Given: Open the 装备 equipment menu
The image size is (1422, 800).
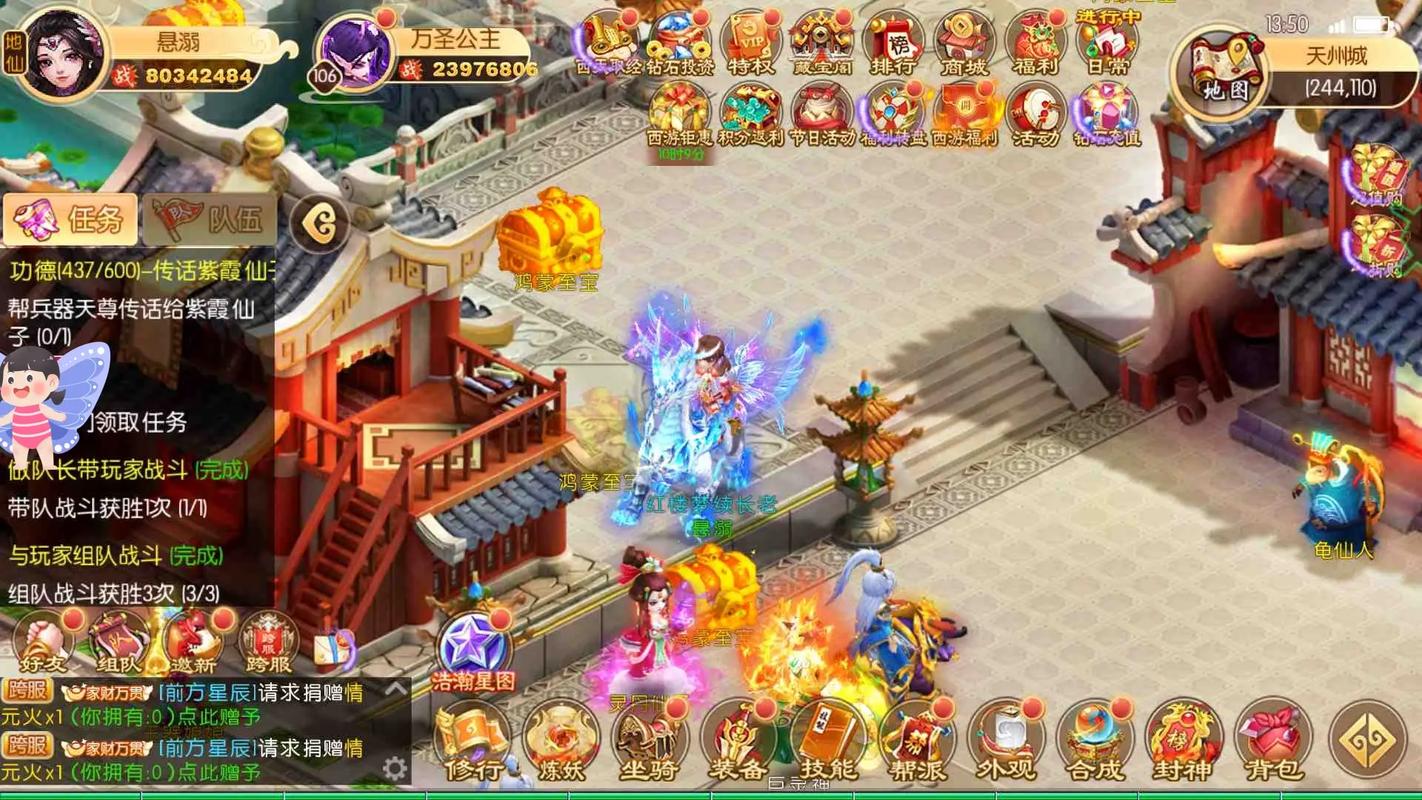Looking at the screenshot, I should click(739, 742).
